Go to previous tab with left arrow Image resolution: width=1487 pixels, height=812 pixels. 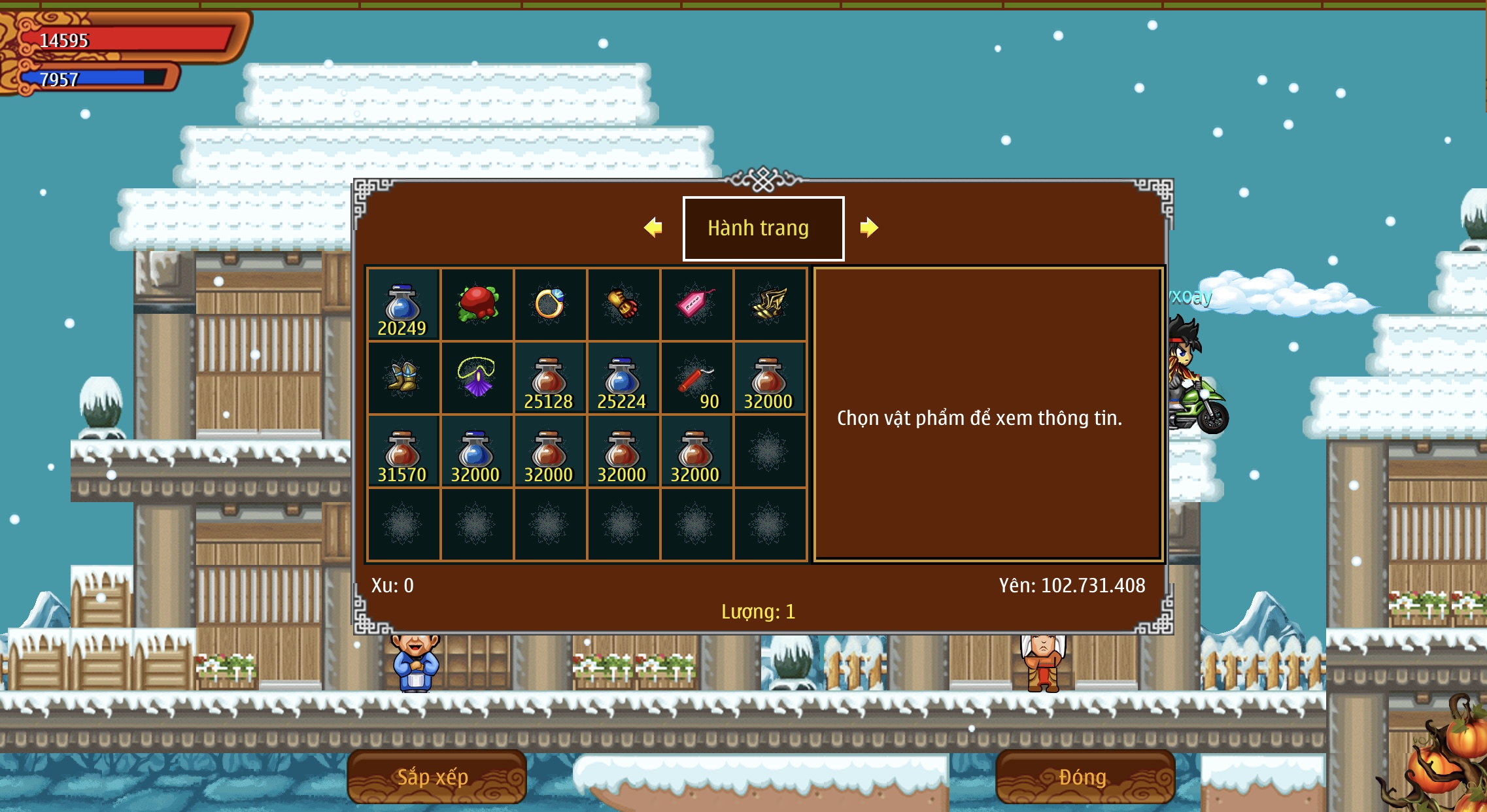(653, 228)
